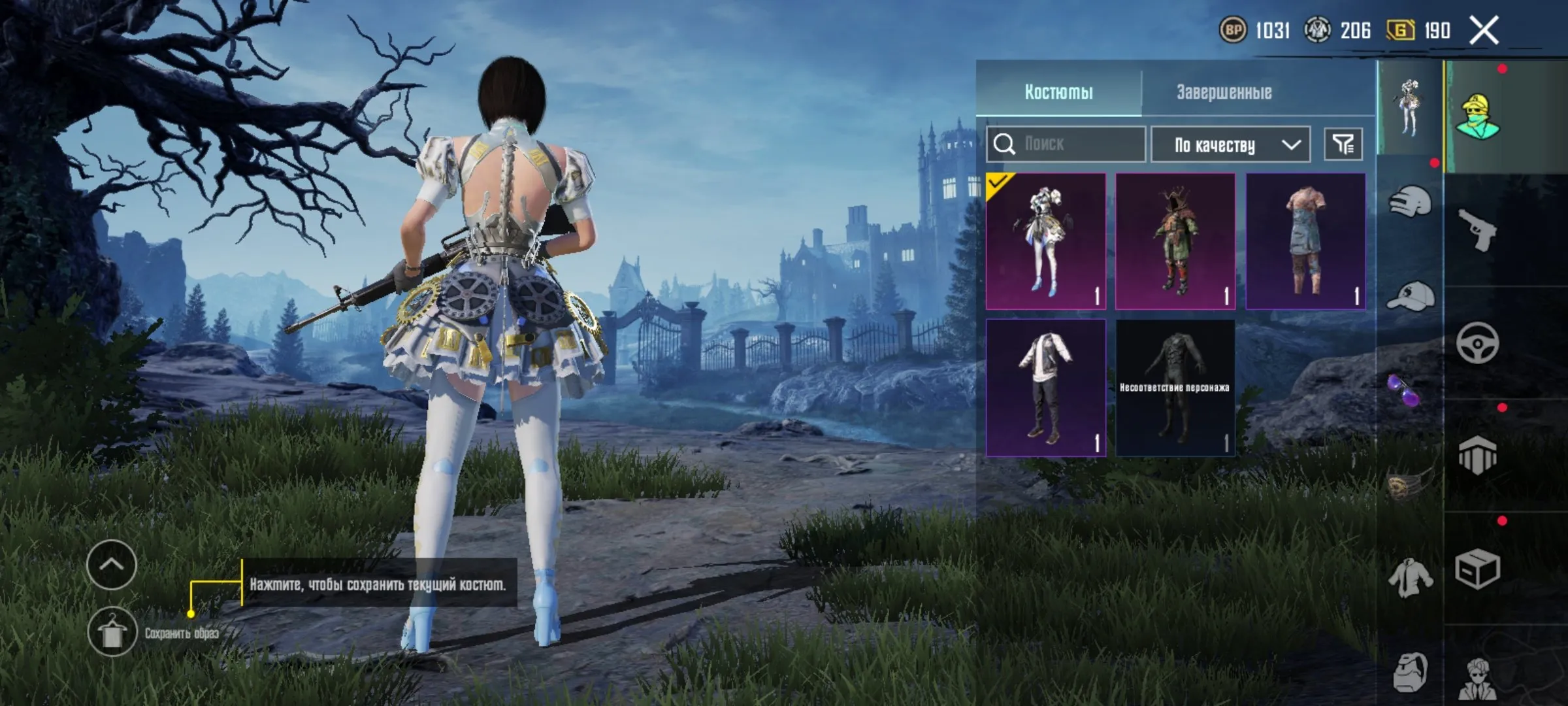Open the helmet category
The image size is (1568, 706).
1409,202
